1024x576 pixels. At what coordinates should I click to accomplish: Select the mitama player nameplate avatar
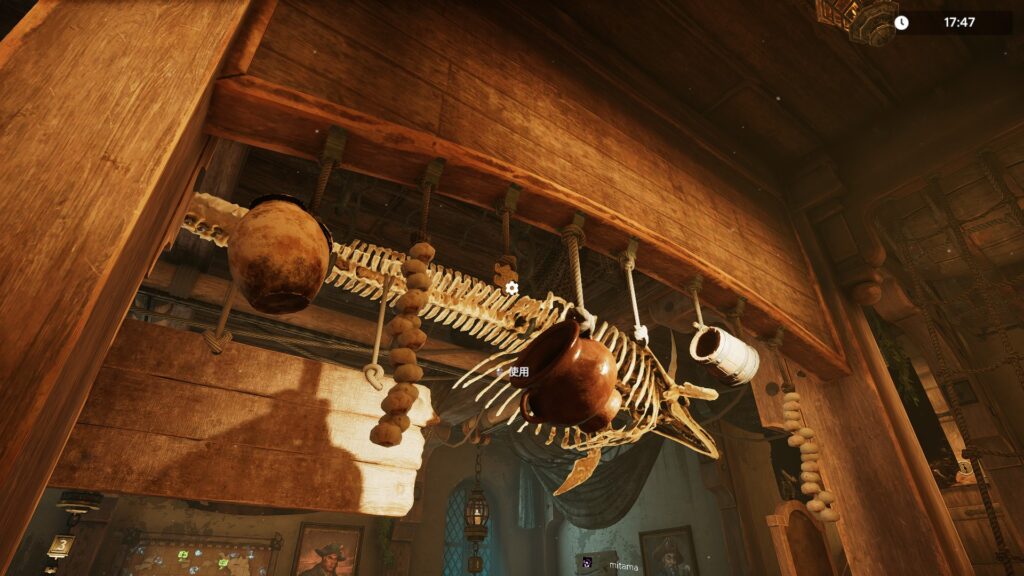point(586,563)
